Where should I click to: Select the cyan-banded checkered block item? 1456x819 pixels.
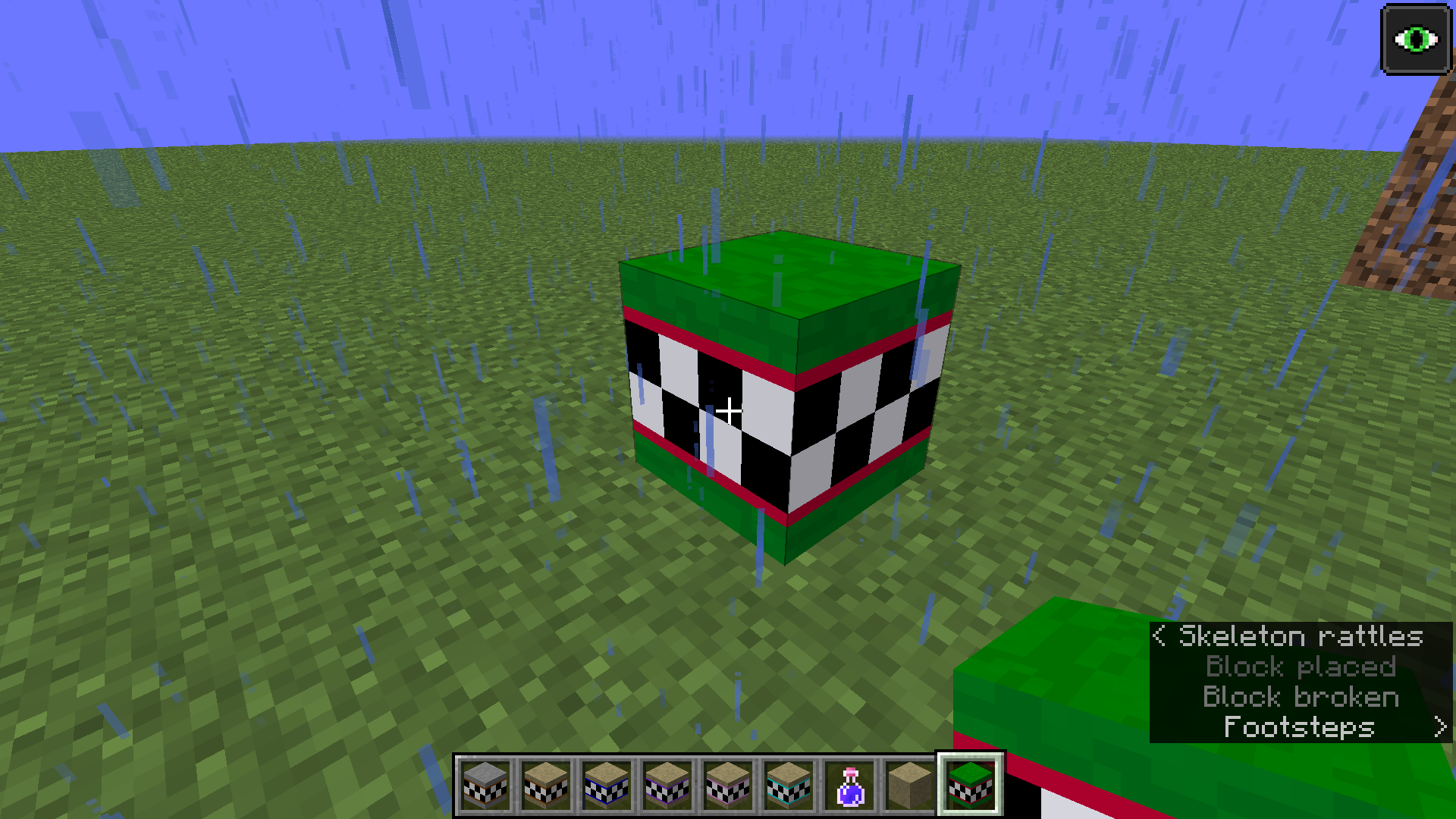coord(787,785)
